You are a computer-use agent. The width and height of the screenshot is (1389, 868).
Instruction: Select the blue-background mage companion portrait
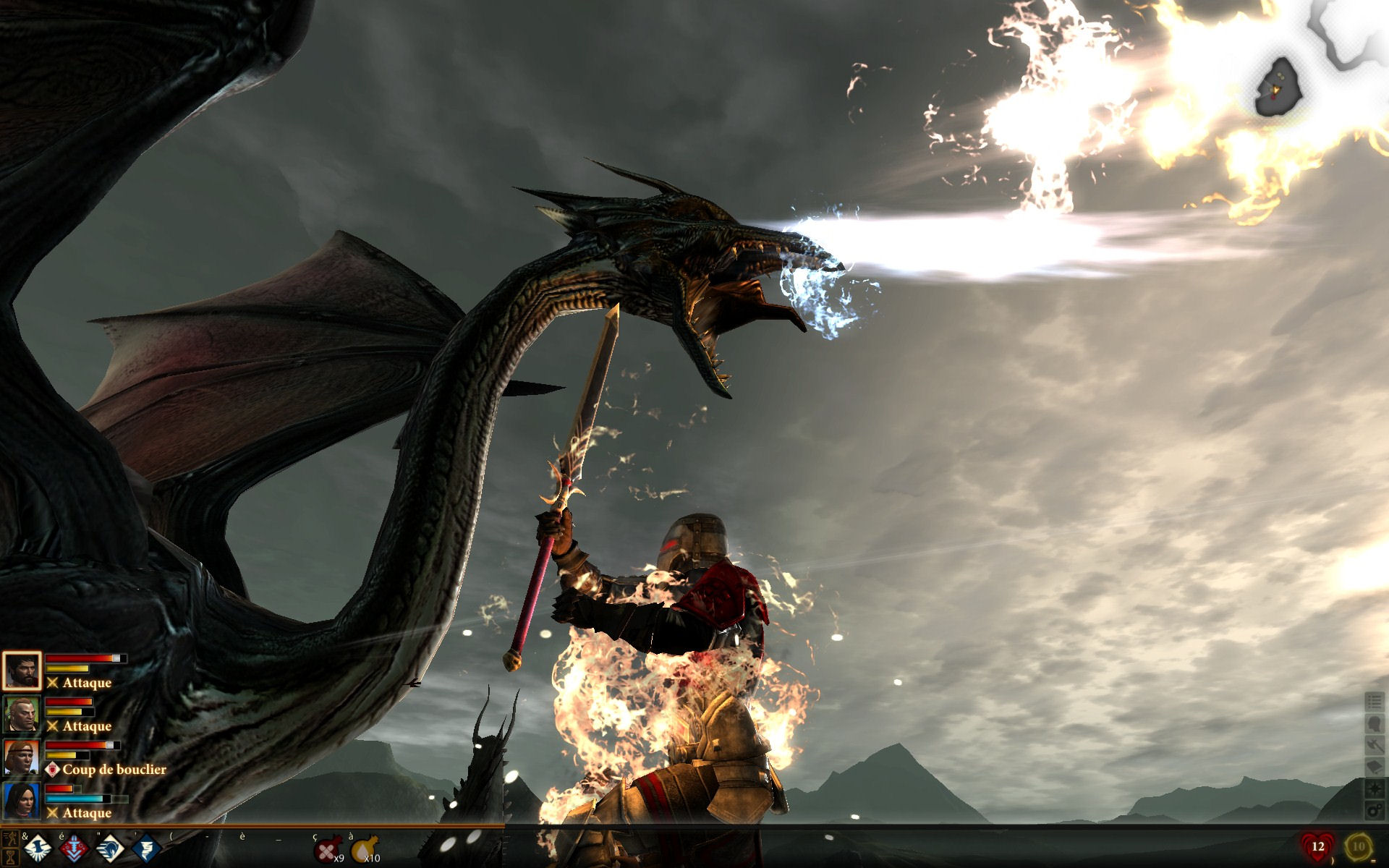tap(22, 801)
